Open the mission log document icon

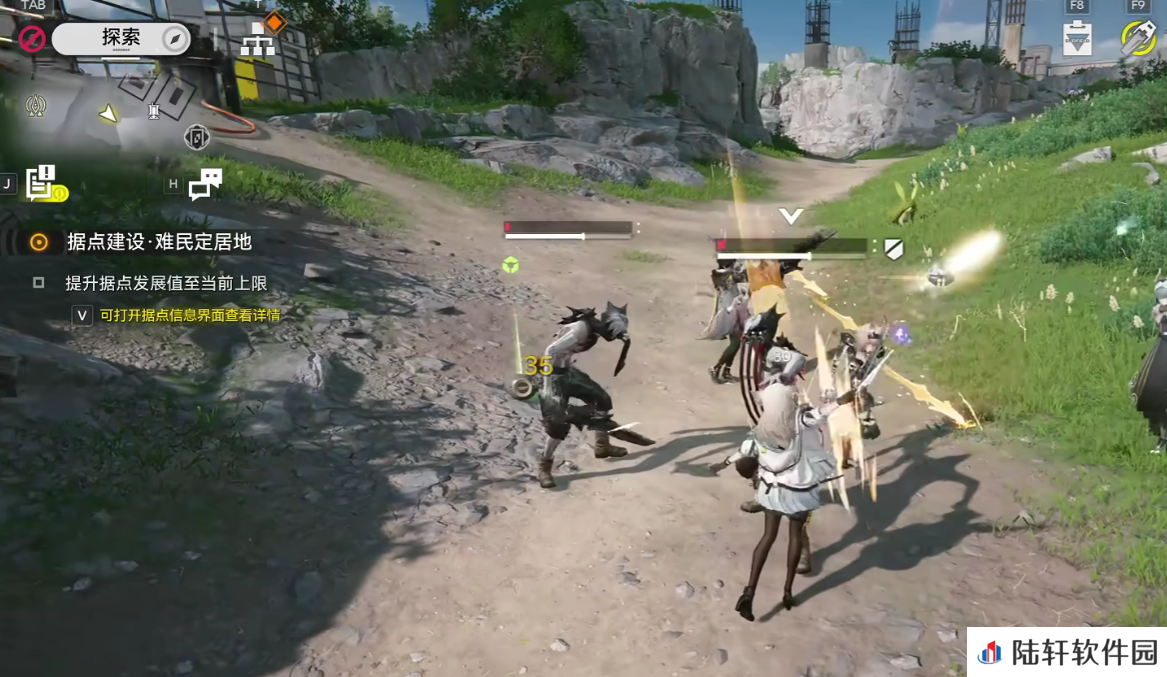(x=43, y=183)
